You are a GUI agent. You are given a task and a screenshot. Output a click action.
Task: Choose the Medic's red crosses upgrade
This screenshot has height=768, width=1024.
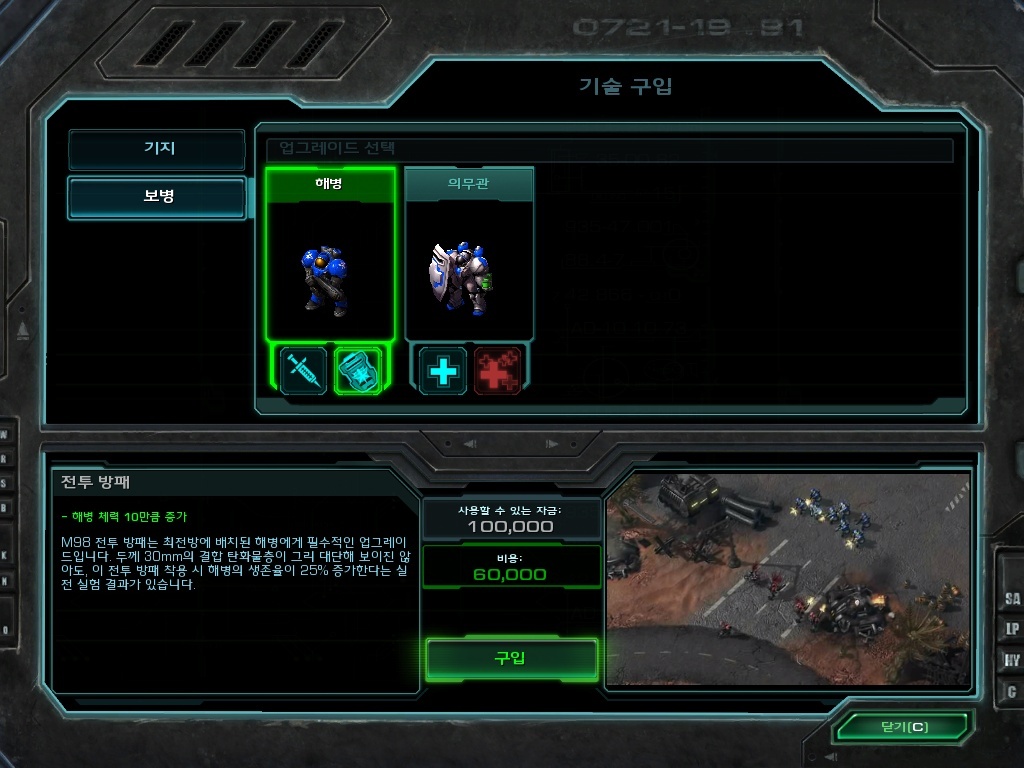click(497, 371)
